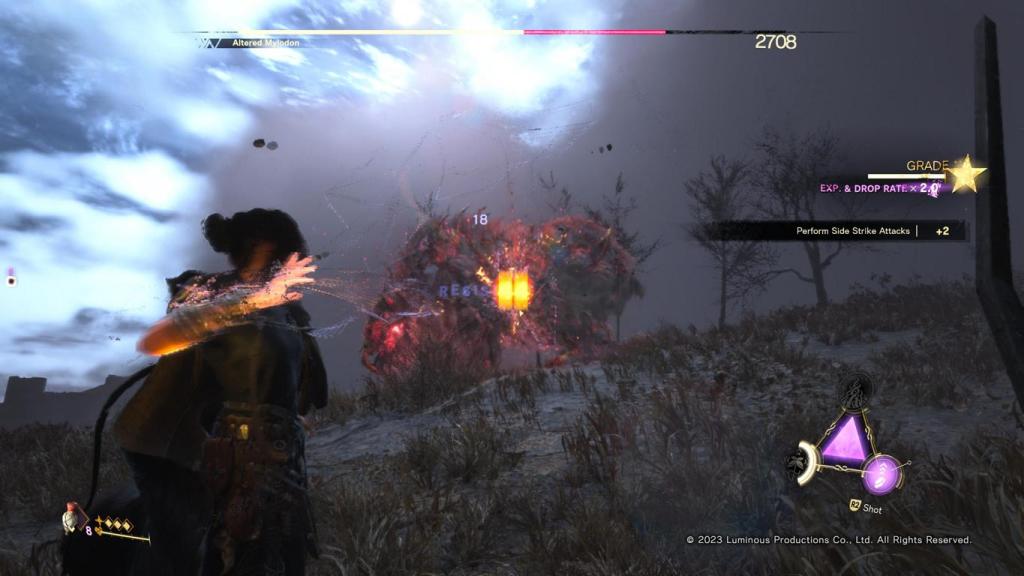Open the Perform Side Strike Attacks objective

point(853,231)
